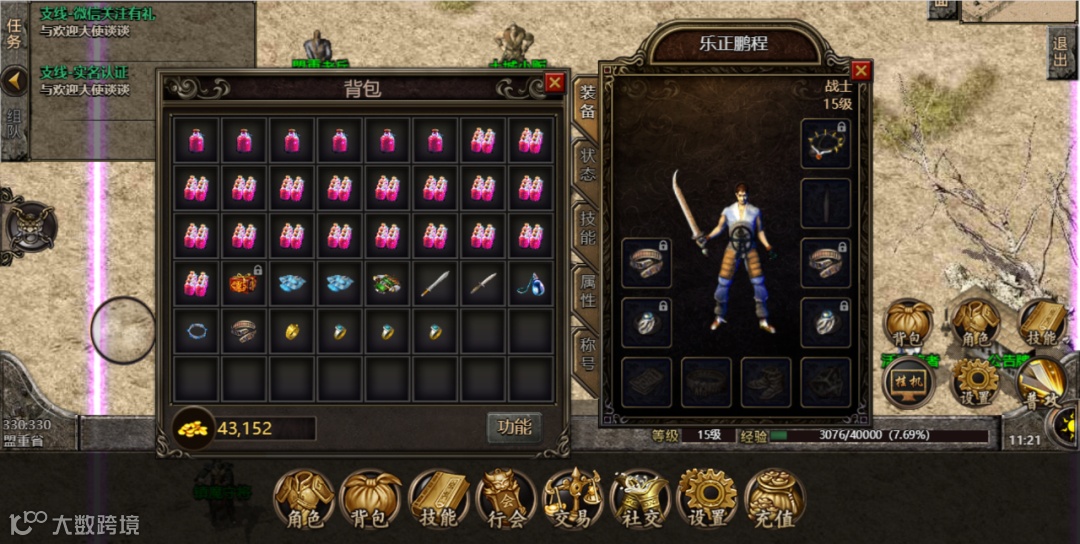Show the 称号 titles tab

point(587,352)
